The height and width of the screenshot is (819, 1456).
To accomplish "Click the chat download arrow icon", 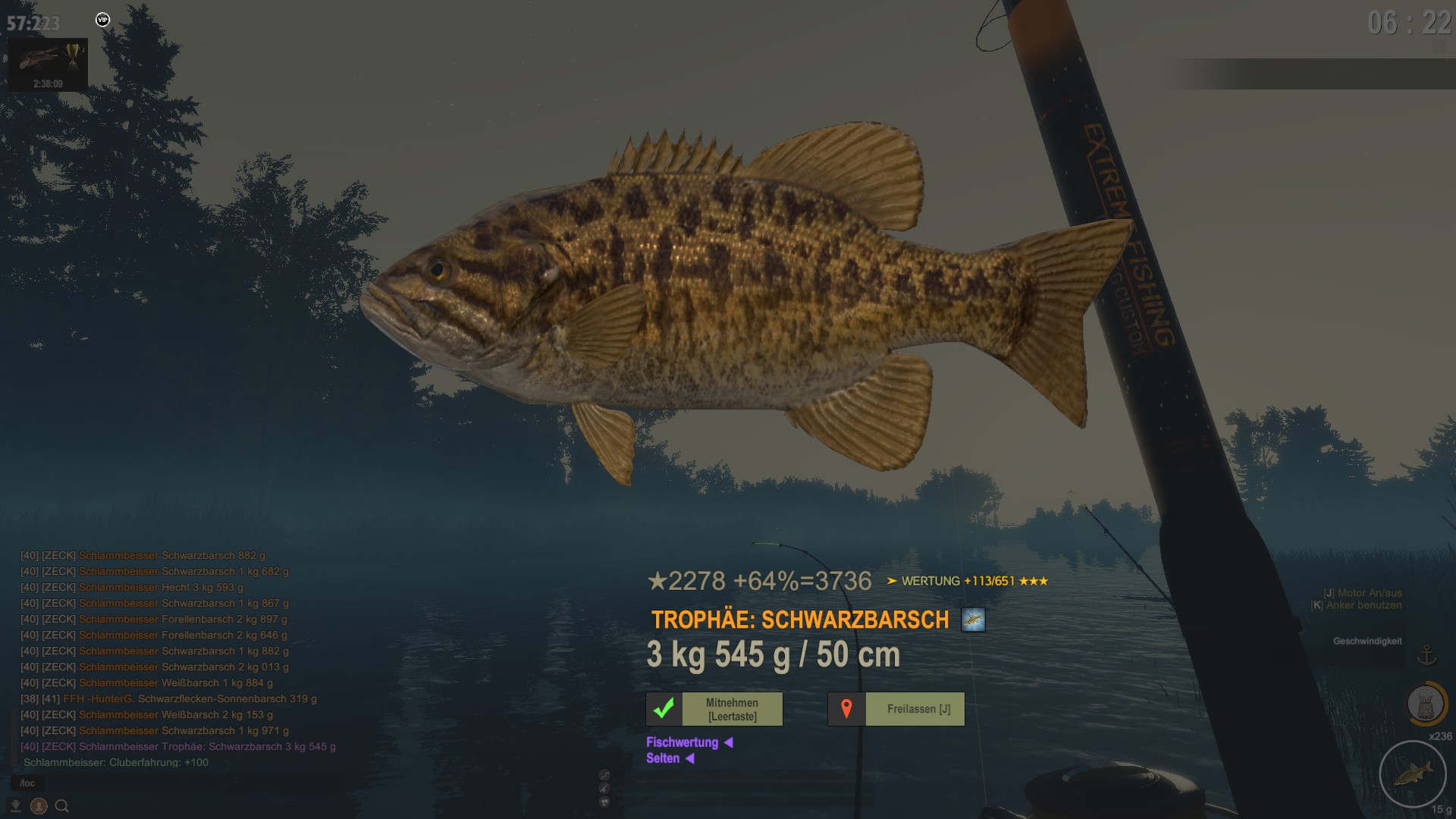I will click(15, 806).
